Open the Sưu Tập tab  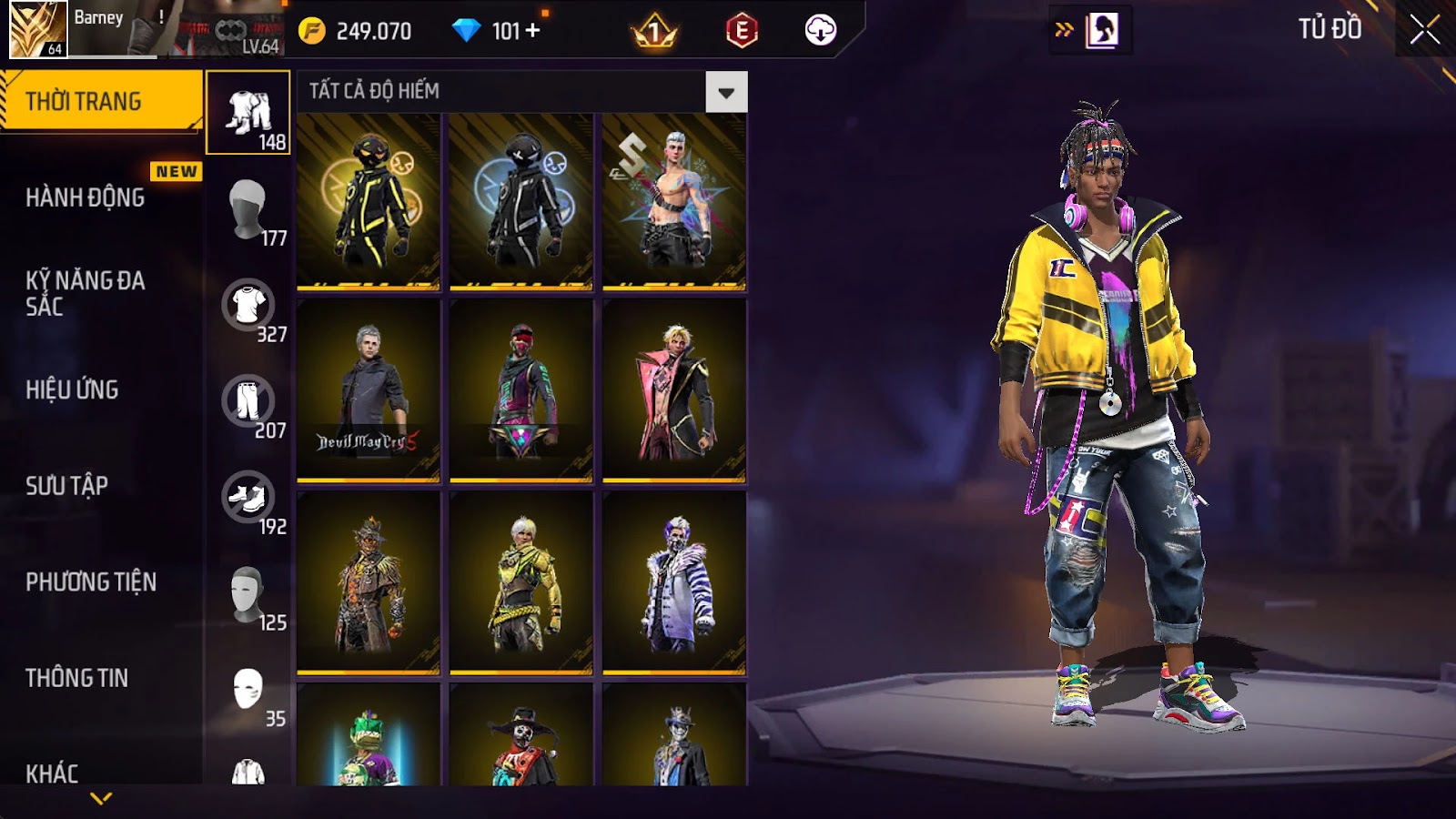tap(66, 486)
